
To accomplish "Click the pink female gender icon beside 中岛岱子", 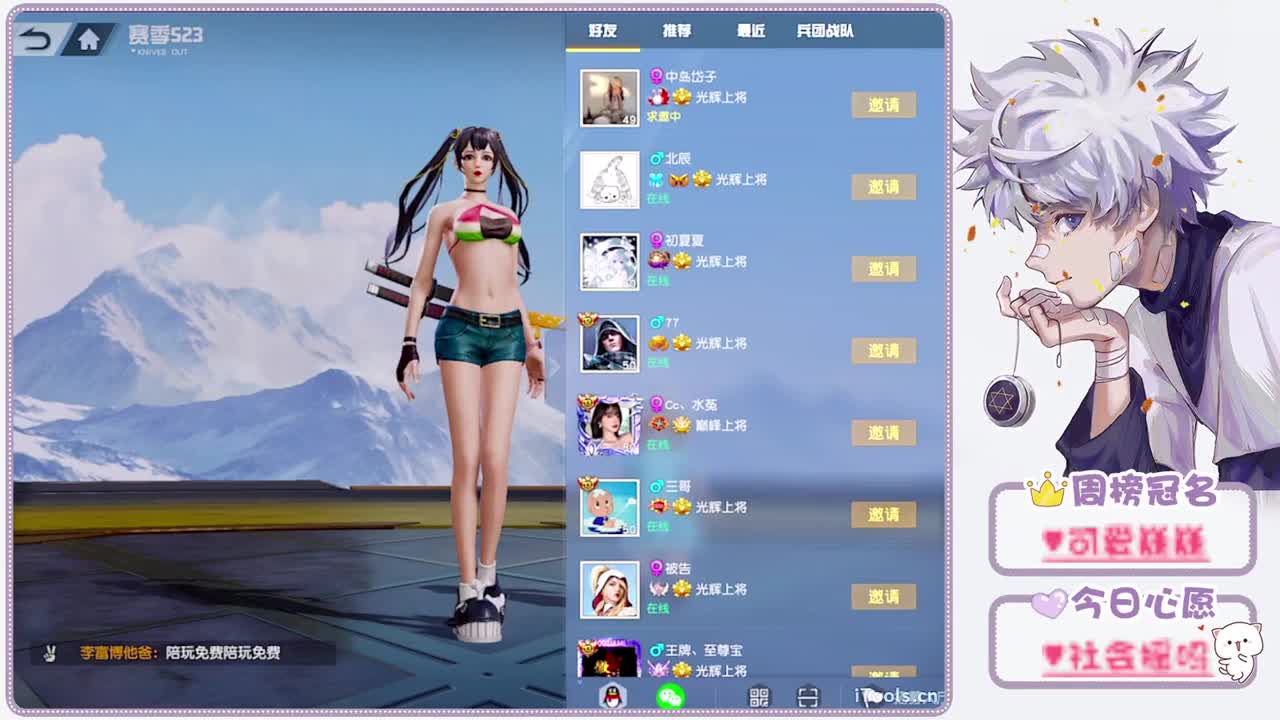I will (655, 73).
